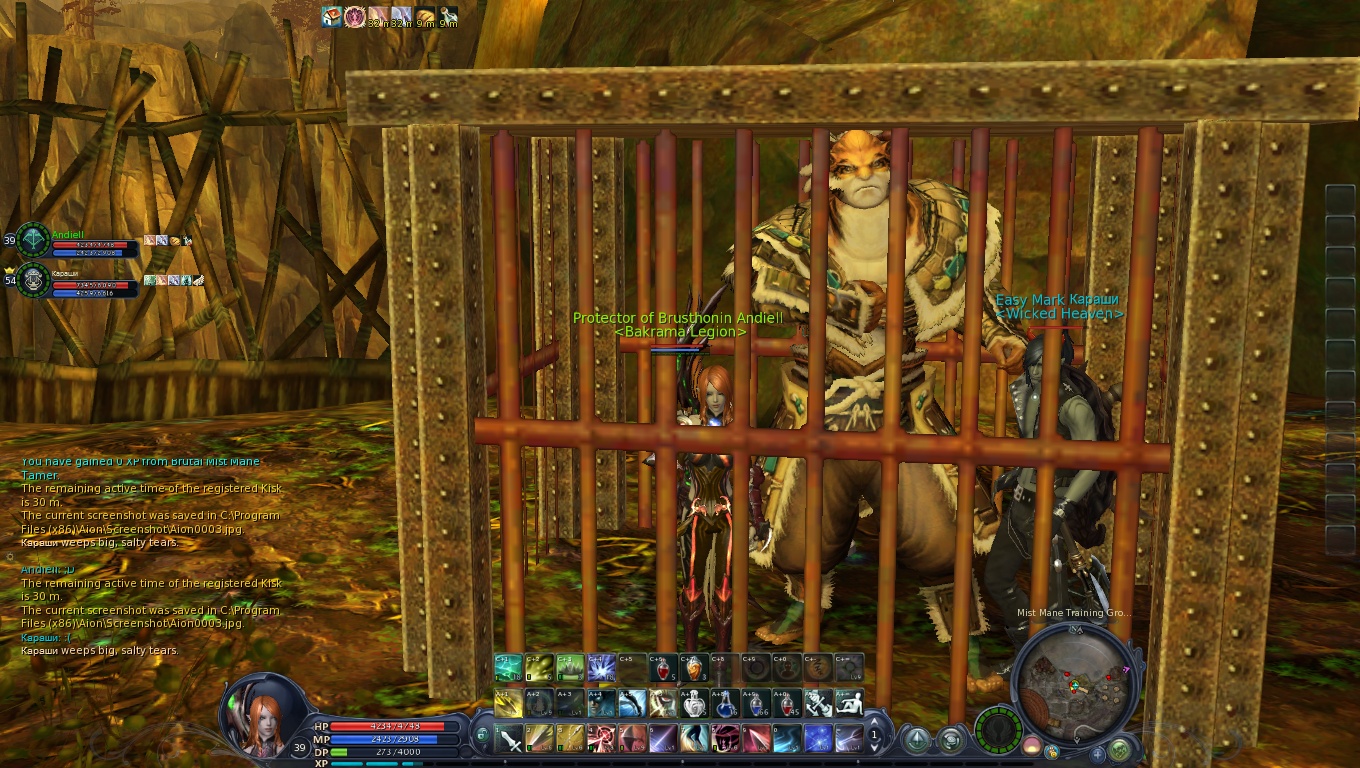The width and height of the screenshot is (1360, 768).
Task: Activate the blue starburst skill icon
Action: 818,739
